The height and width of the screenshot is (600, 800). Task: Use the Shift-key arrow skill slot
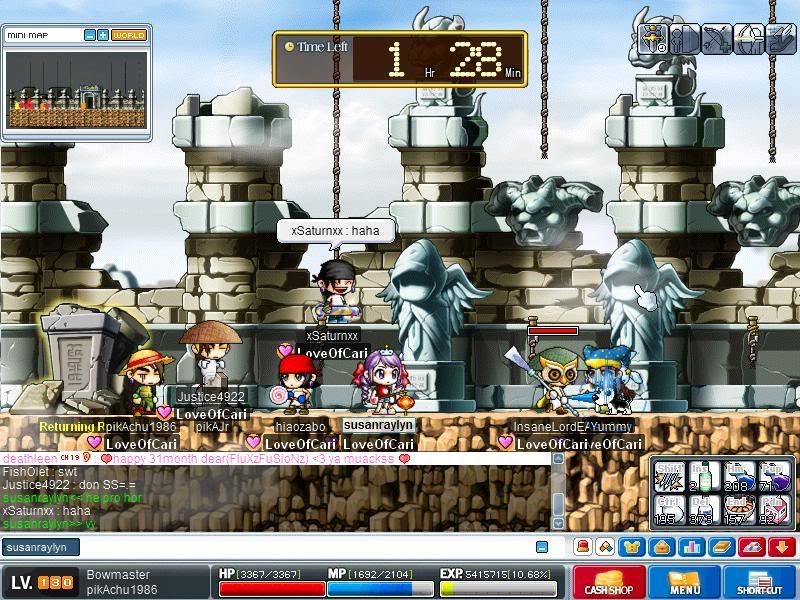670,476
